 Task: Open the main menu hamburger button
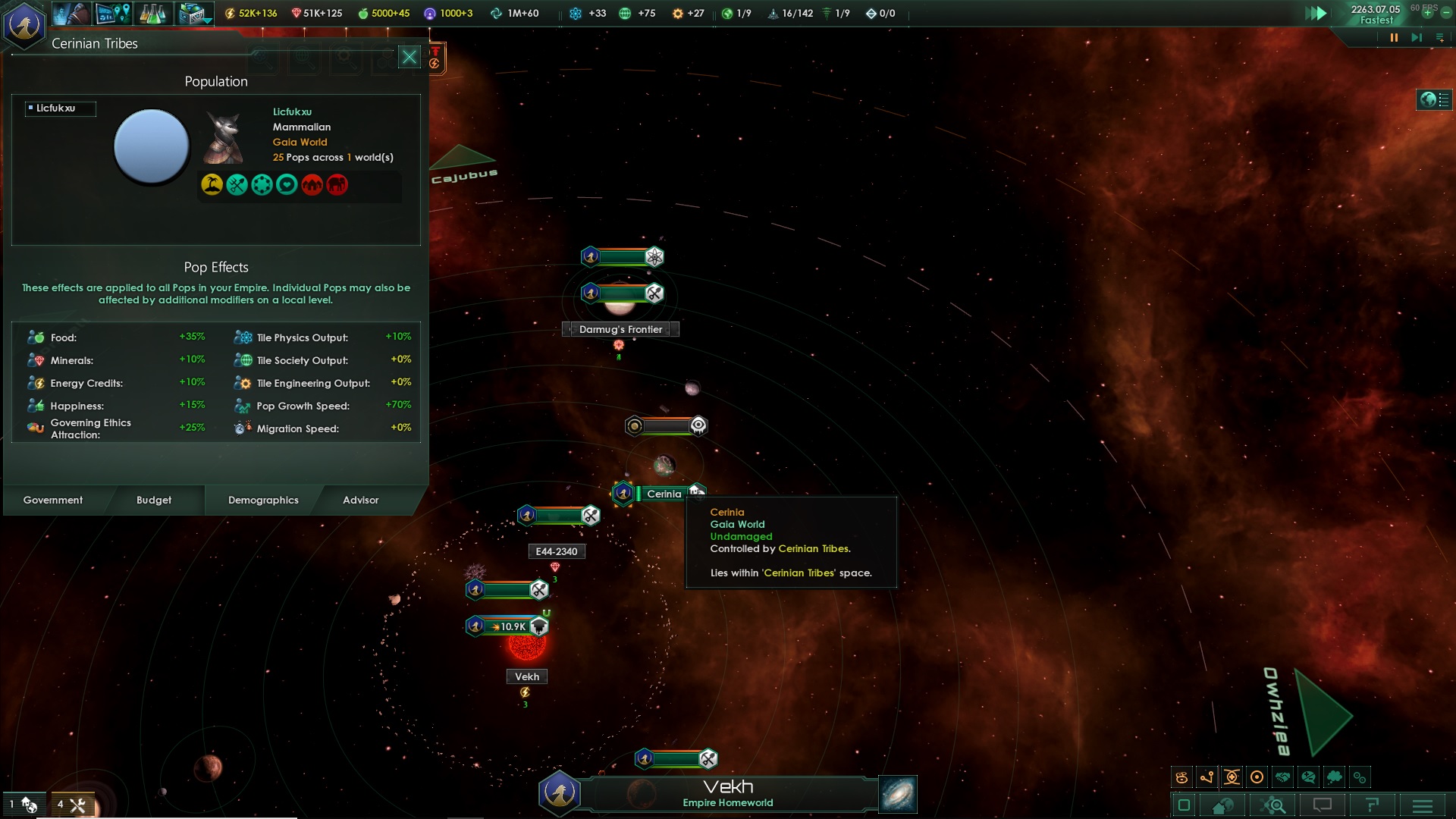coord(1423,805)
